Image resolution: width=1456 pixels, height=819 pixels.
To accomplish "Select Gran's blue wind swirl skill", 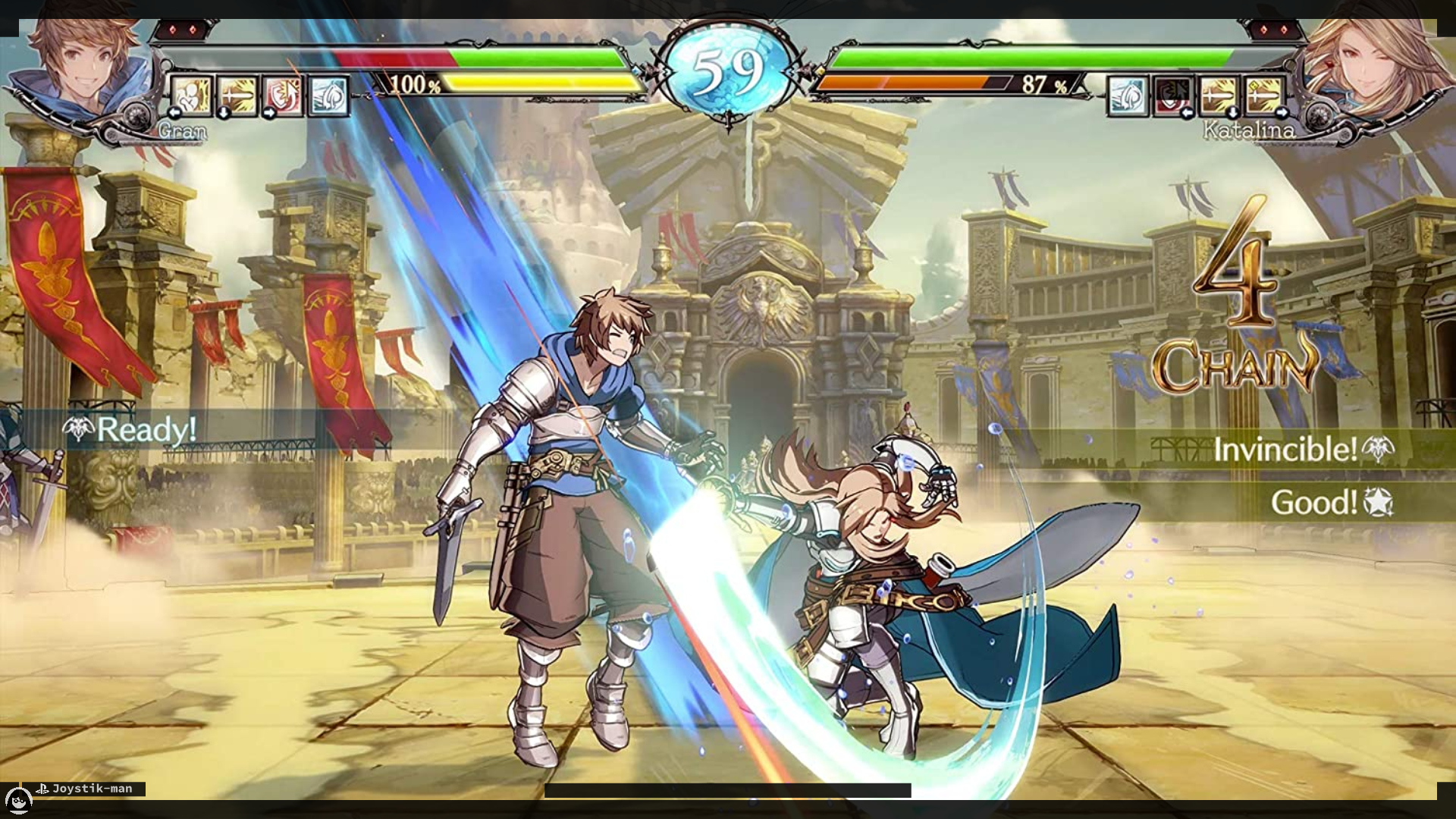I will pyautogui.click(x=328, y=96).
